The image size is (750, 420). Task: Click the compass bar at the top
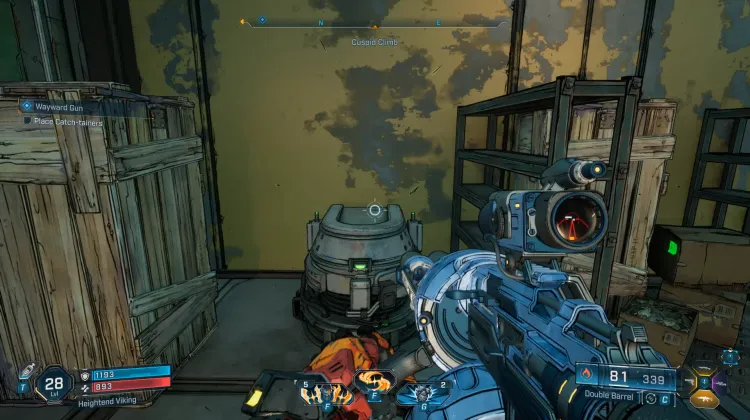375,21
